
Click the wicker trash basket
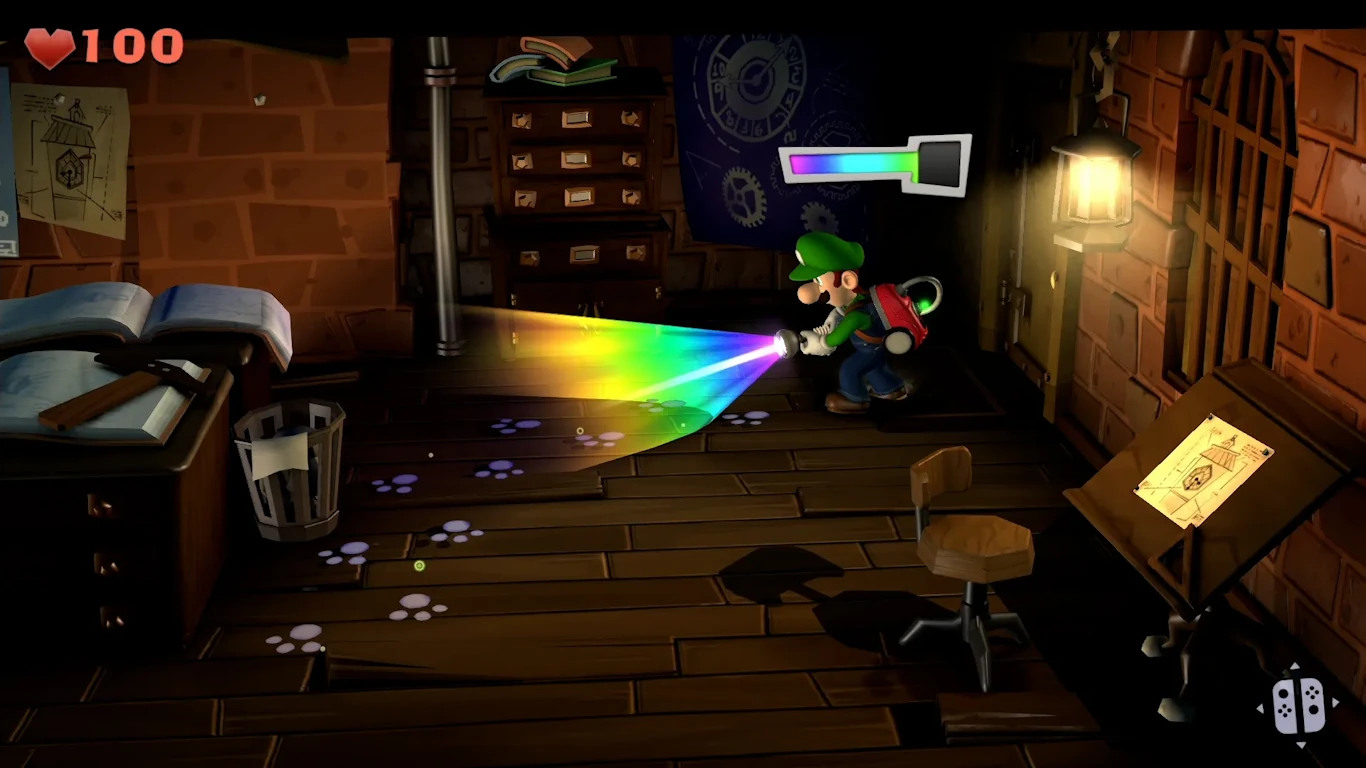(x=290, y=470)
